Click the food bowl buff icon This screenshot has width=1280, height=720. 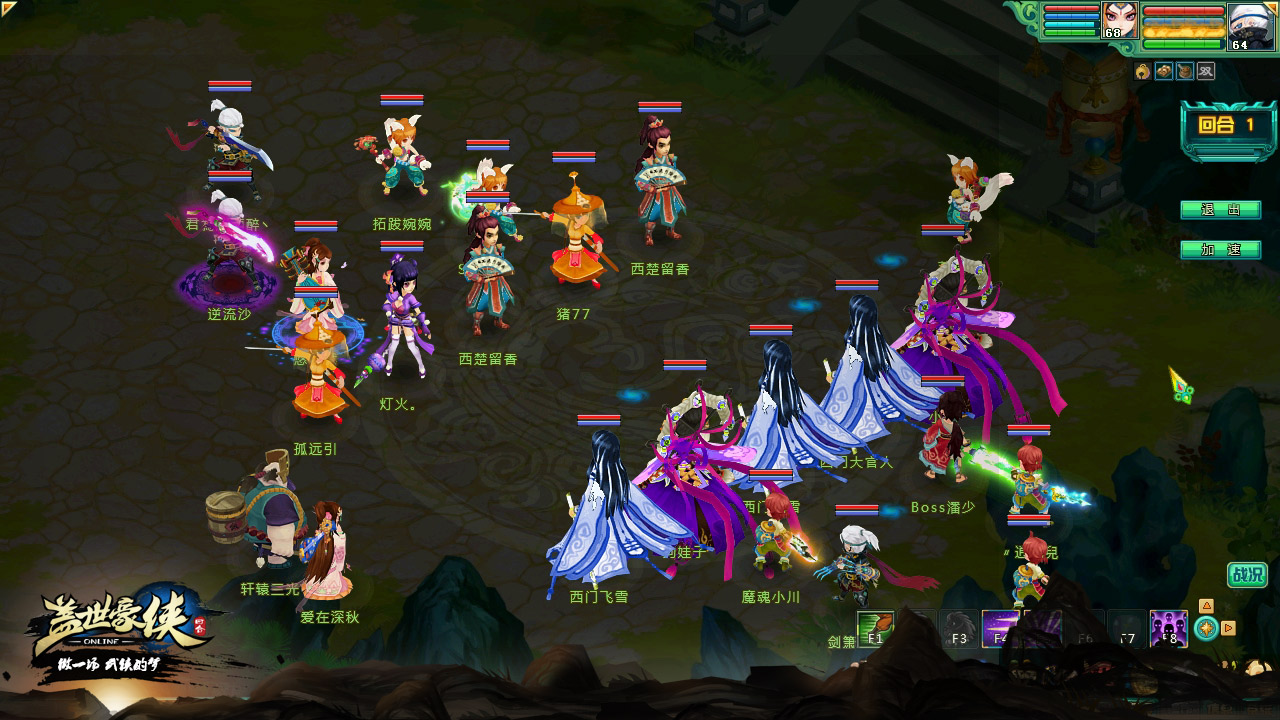pos(1184,71)
